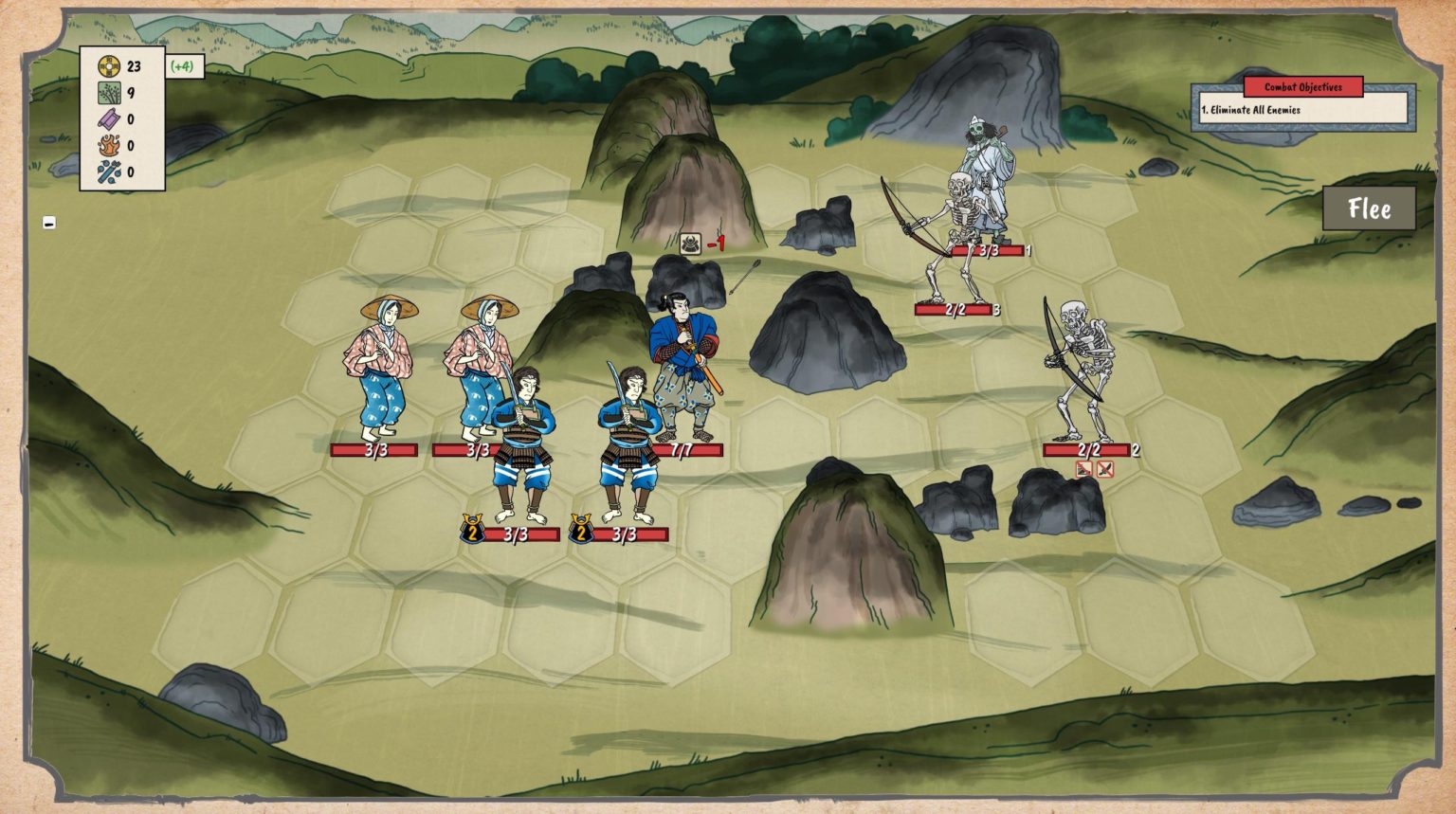
Task: Select the blue-robed samurai with 7/7 health
Action: [684, 365]
